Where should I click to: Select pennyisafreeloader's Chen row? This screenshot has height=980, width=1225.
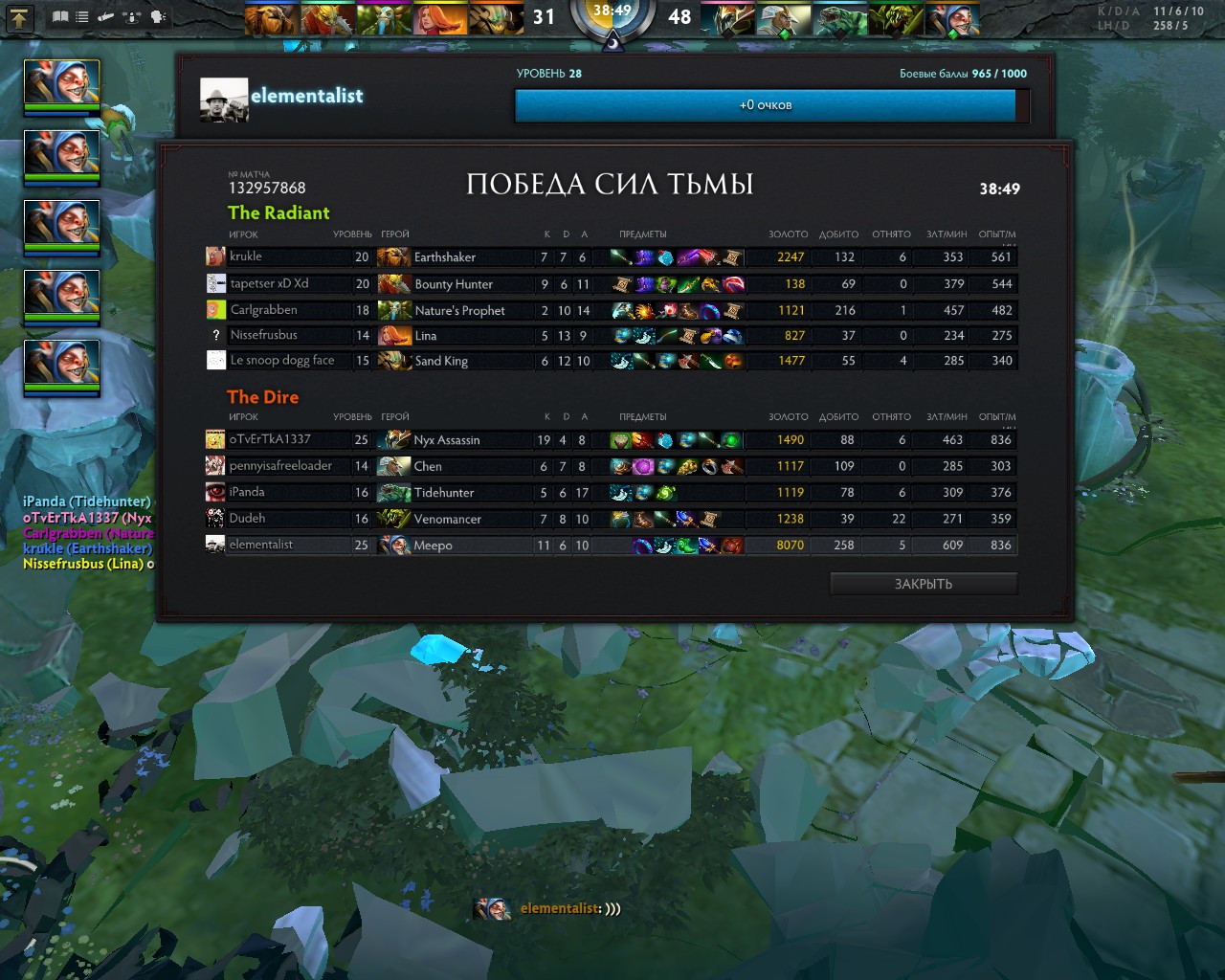[611, 466]
